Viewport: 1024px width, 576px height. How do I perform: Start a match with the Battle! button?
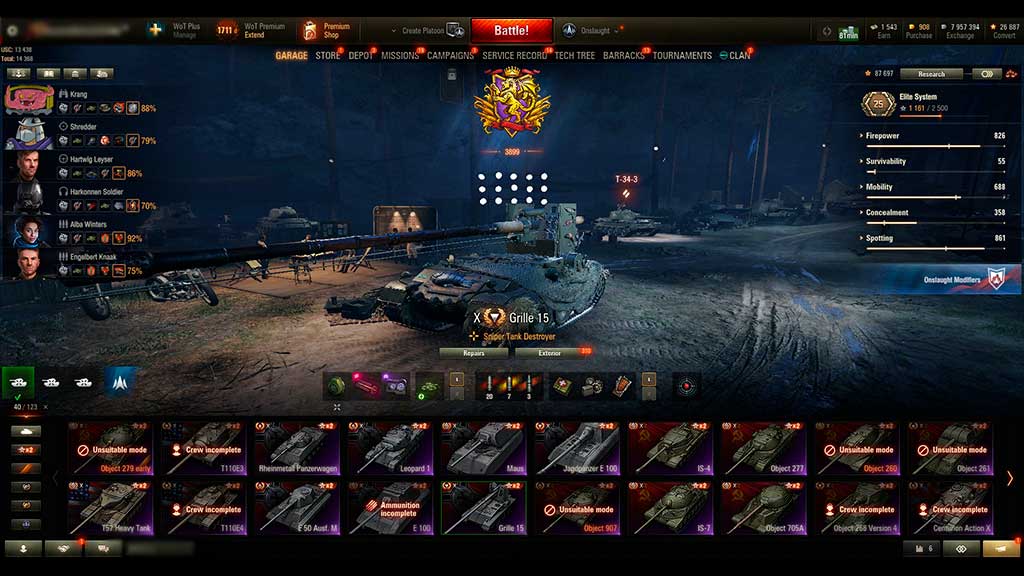tap(511, 30)
